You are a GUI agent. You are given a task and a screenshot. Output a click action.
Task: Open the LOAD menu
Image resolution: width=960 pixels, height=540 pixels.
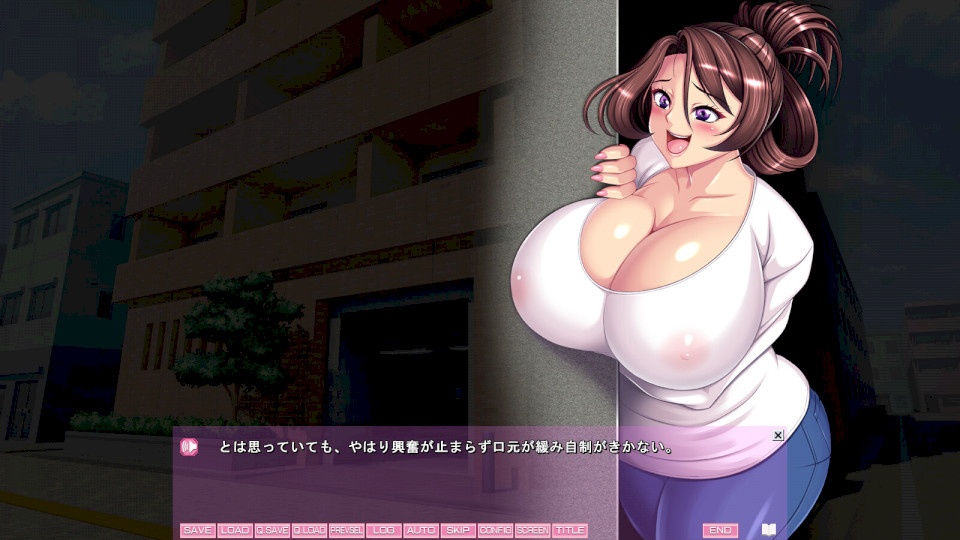click(x=235, y=530)
